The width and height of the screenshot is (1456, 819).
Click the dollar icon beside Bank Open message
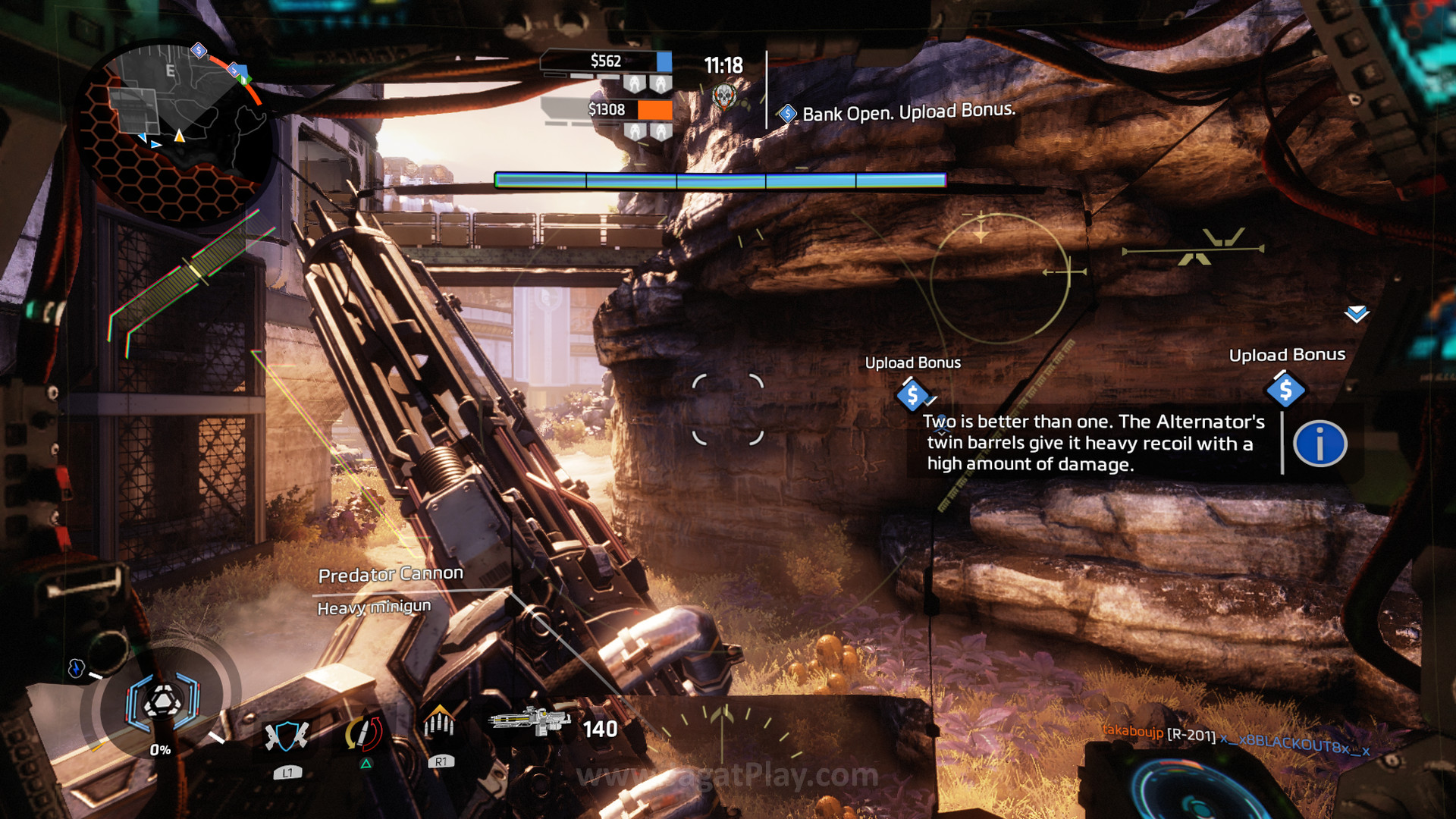pyautogui.click(x=787, y=115)
